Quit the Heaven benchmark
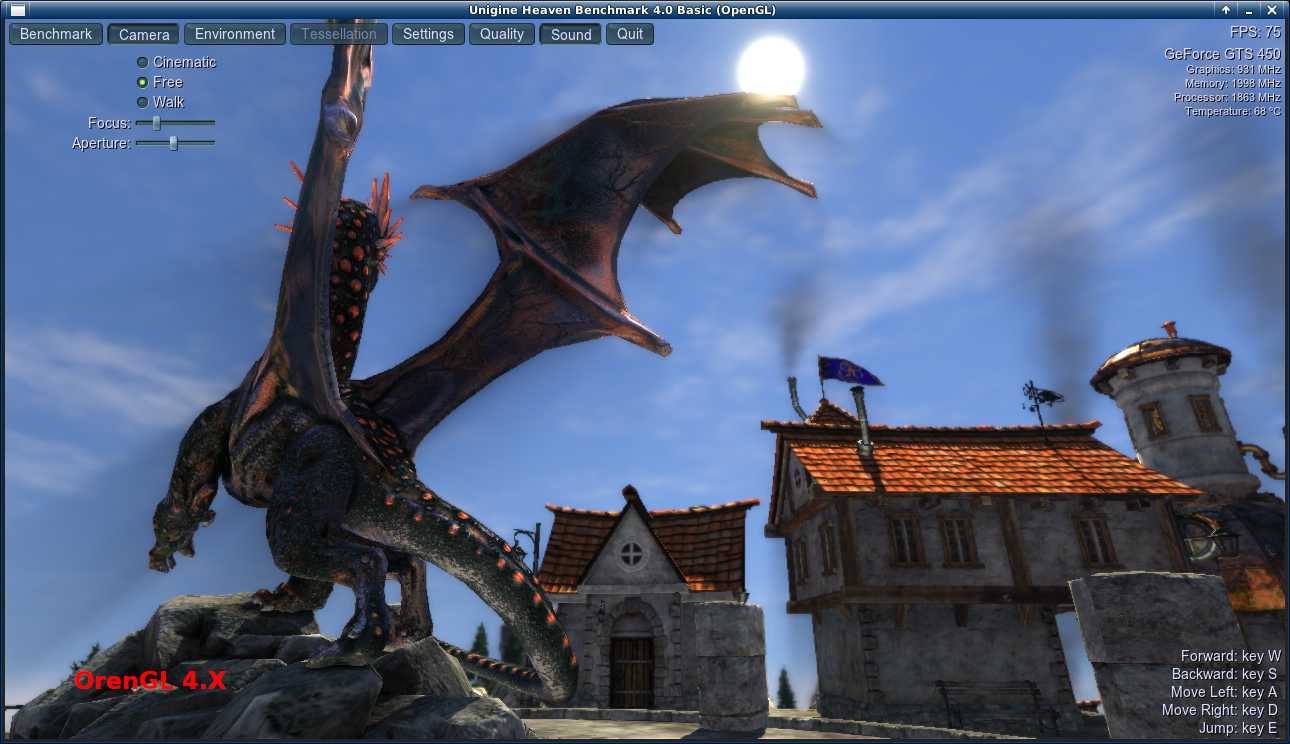Image resolution: width=1290 pixels, height=744 pixels. [629, 33]
